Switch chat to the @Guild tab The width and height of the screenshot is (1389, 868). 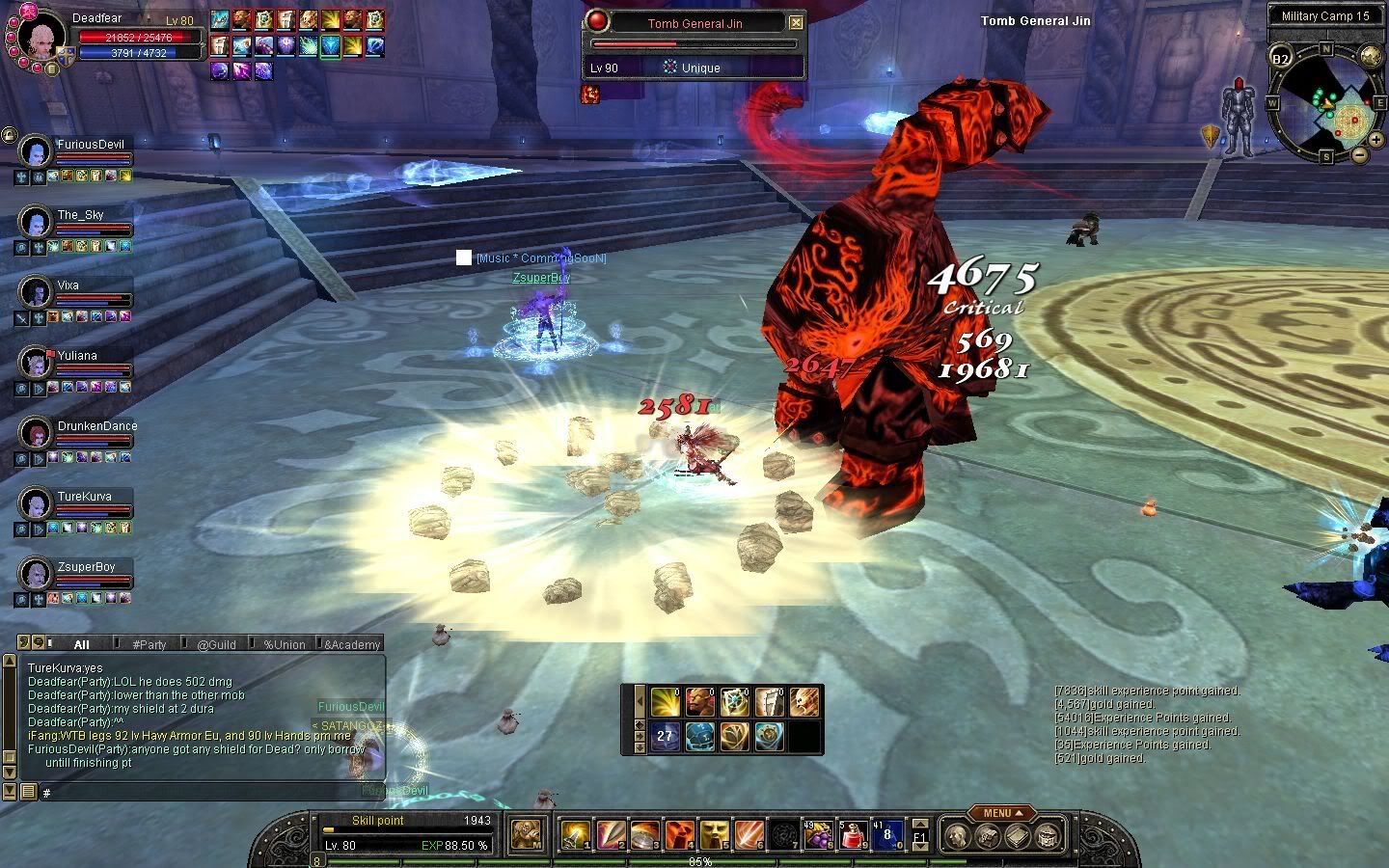coord(216,644)
